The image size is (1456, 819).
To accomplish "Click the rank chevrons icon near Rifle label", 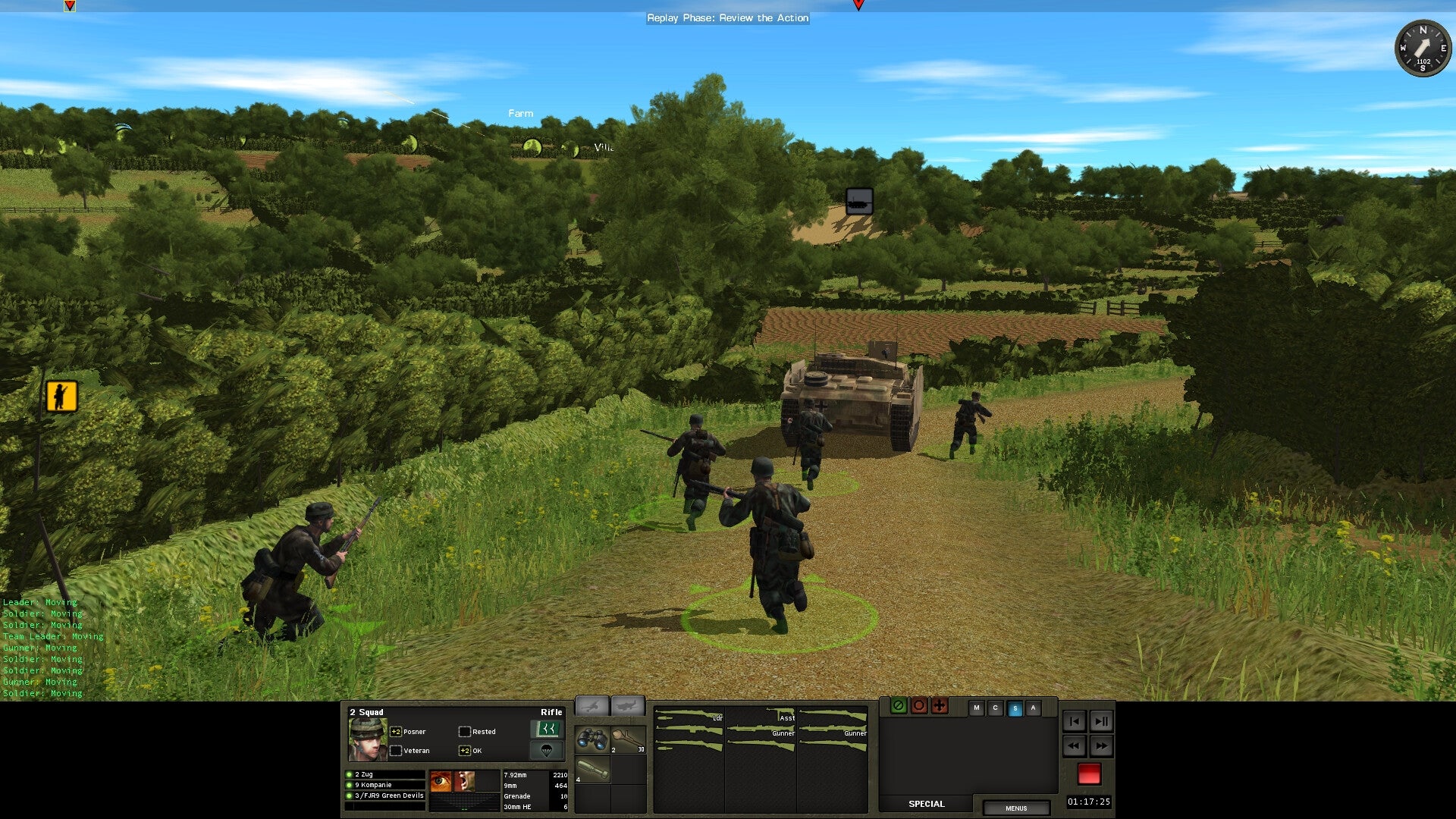I will point(548,728).
